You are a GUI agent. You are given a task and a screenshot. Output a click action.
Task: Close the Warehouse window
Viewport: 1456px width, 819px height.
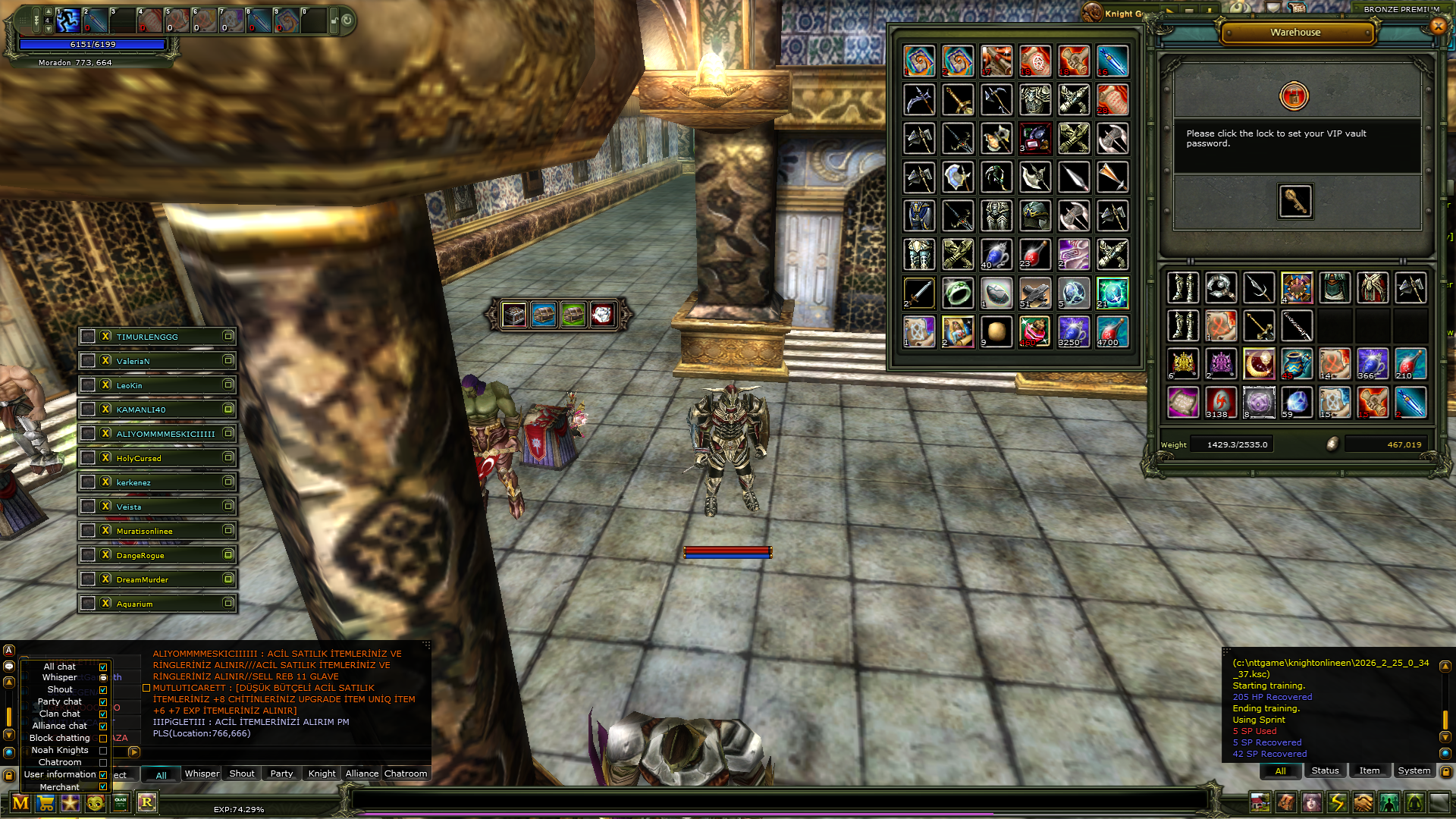(x=1438, y=27)
